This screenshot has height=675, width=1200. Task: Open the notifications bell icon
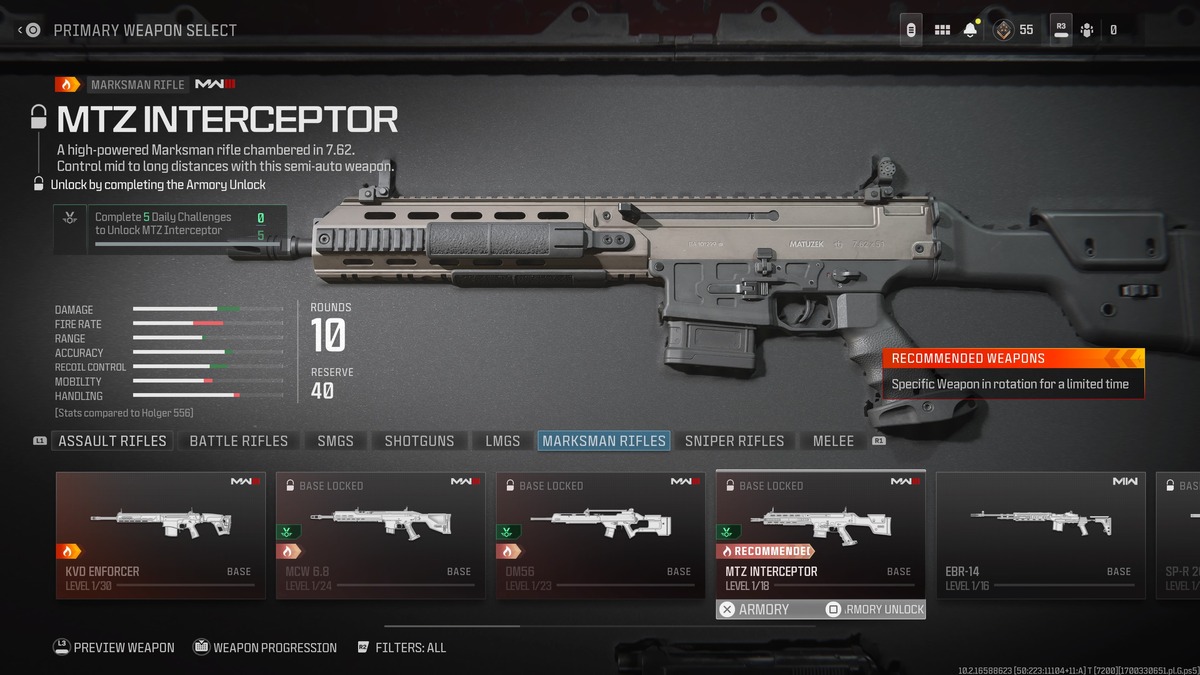pyautogui.click(x=970, y=30)
